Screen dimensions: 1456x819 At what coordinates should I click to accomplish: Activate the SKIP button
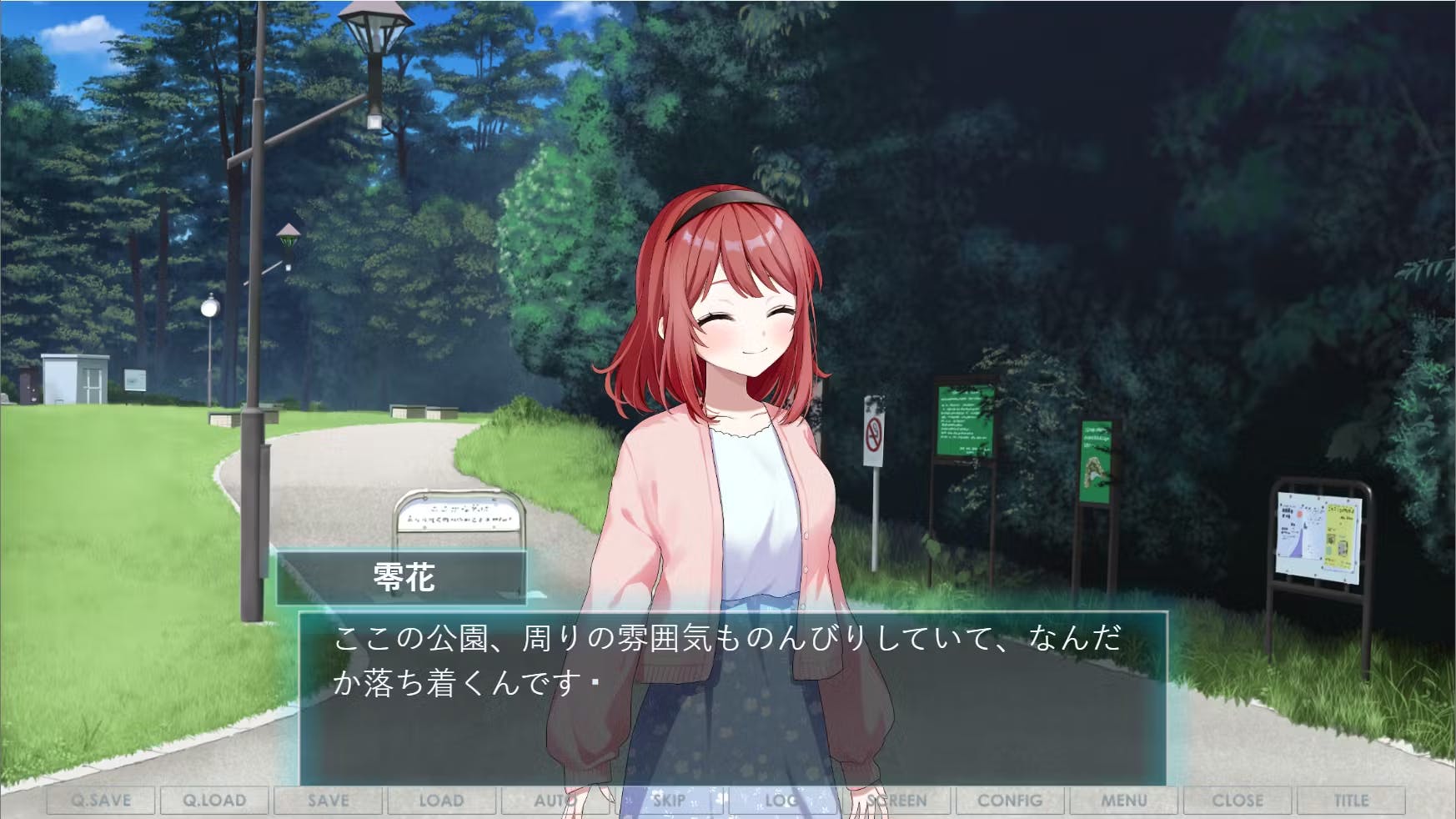coord(669,801)
